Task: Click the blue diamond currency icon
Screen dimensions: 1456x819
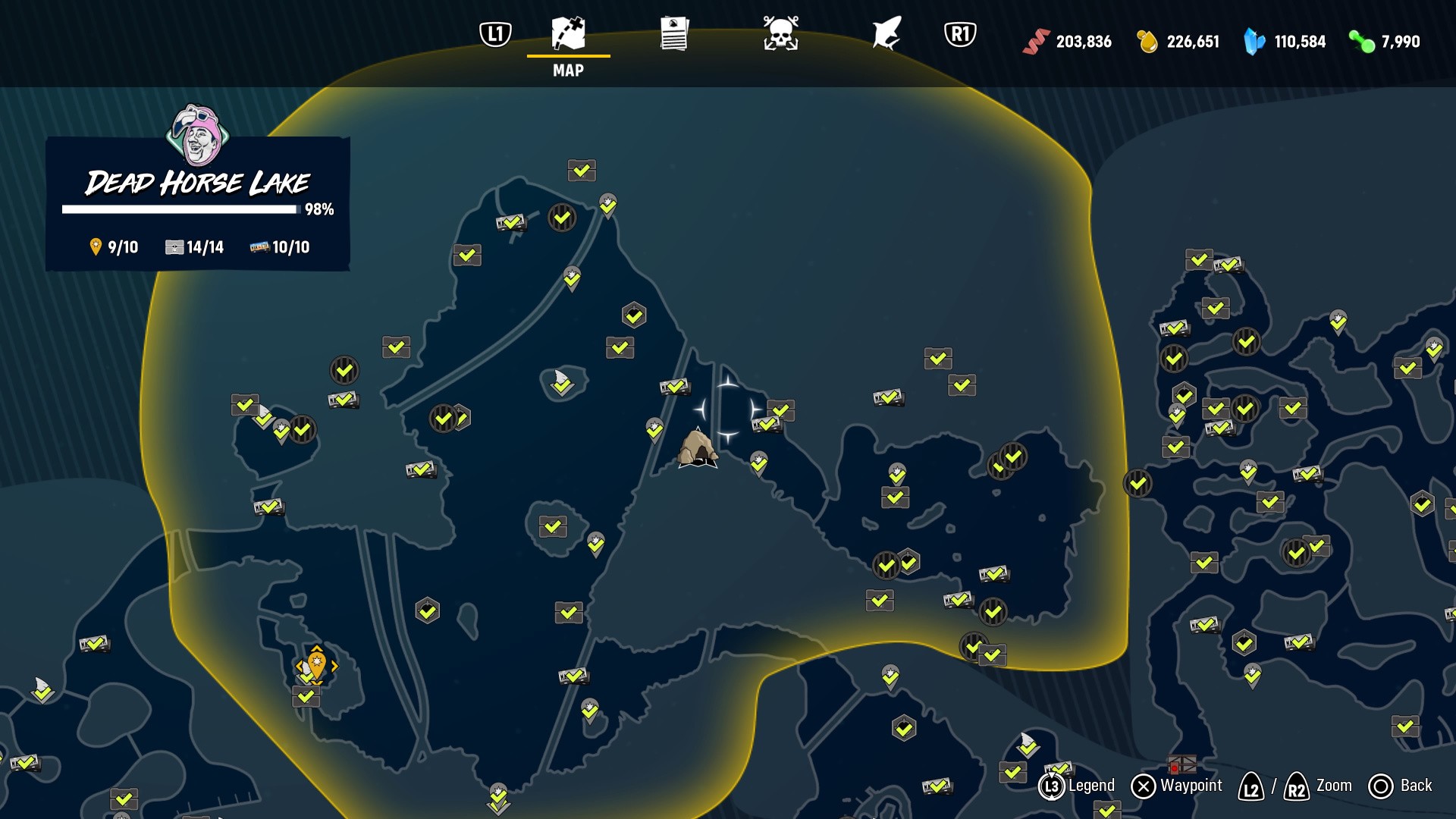Action: 1253,42
